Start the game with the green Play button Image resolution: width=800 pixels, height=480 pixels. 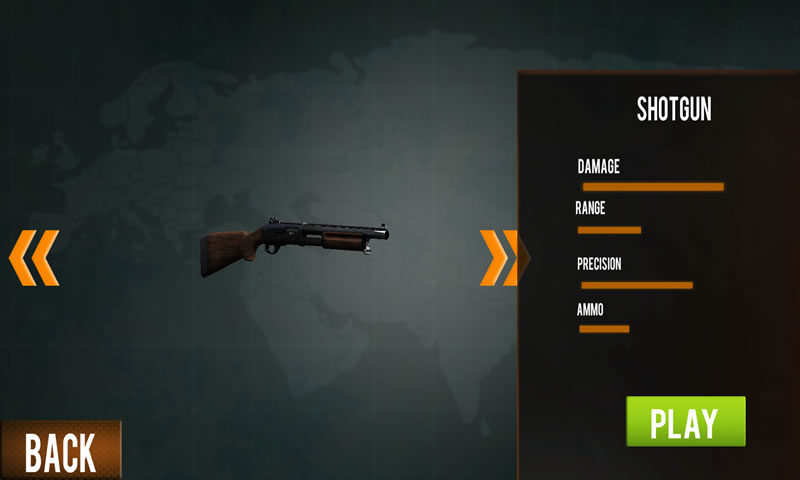pyautogui.click(x=685, y=422)
